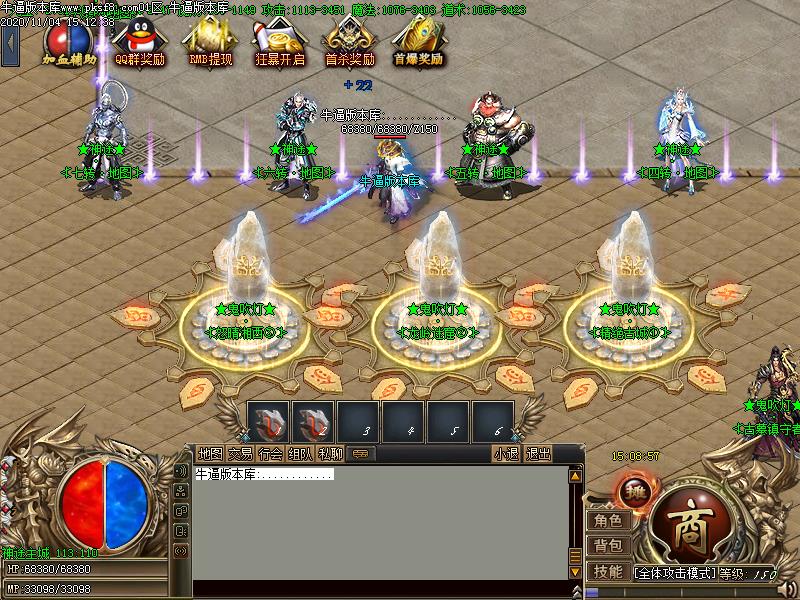The image size is (800, 600).
Task: Open the 交易 trade button
Action: click(x=240, y=453)
